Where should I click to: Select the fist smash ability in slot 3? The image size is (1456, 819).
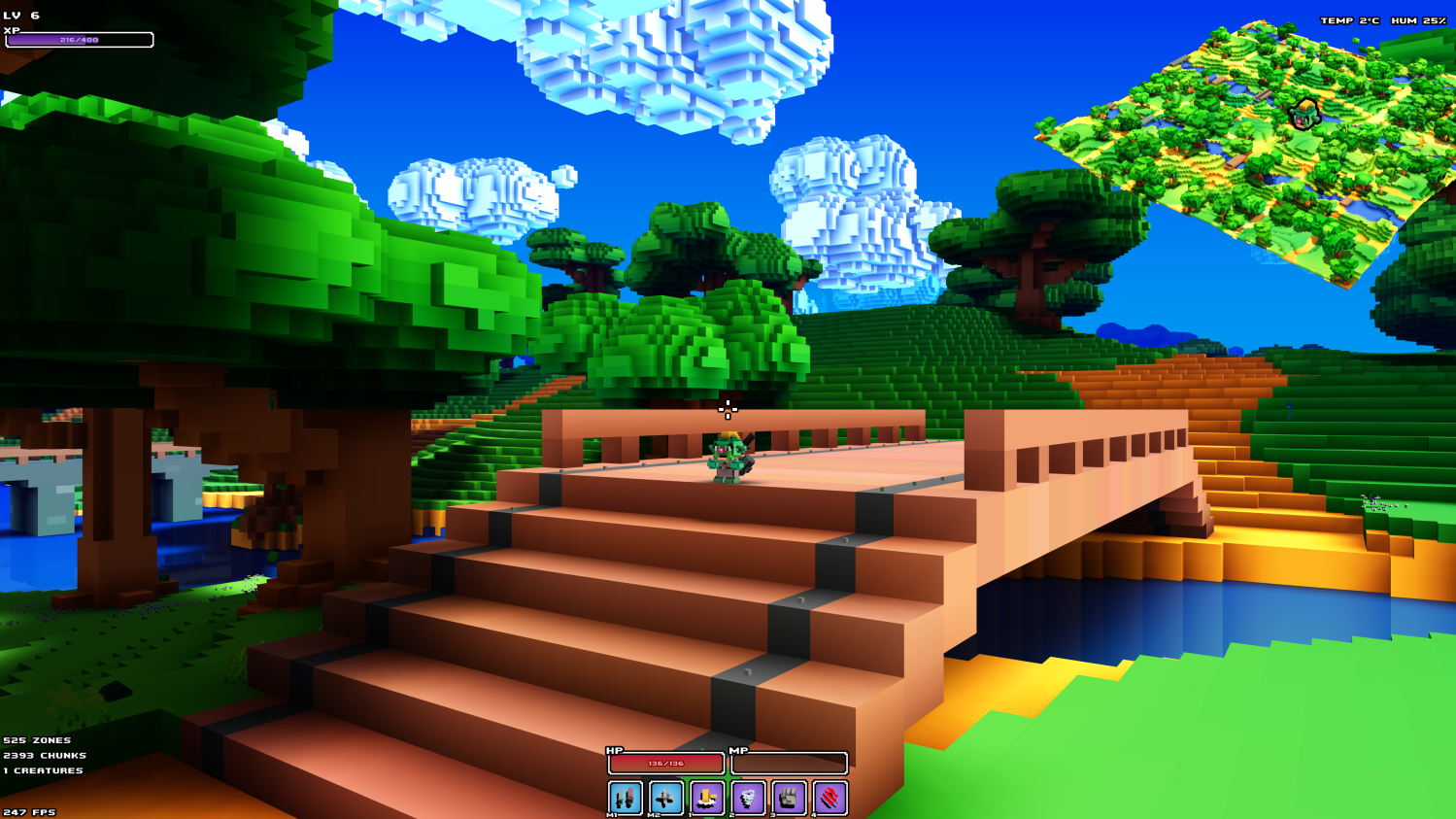tap(791, 798)
